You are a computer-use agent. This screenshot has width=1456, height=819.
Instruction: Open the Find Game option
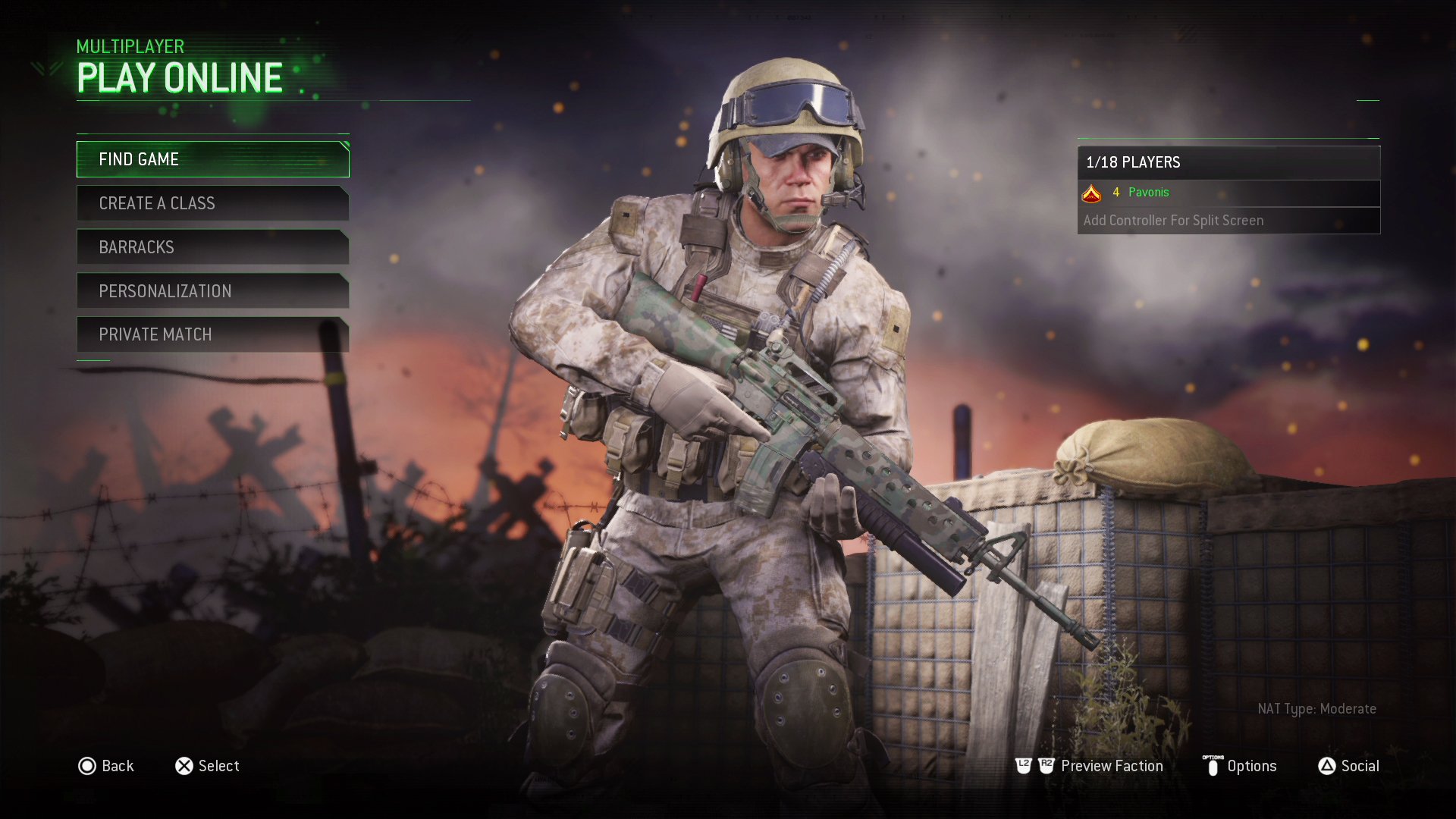212,159
